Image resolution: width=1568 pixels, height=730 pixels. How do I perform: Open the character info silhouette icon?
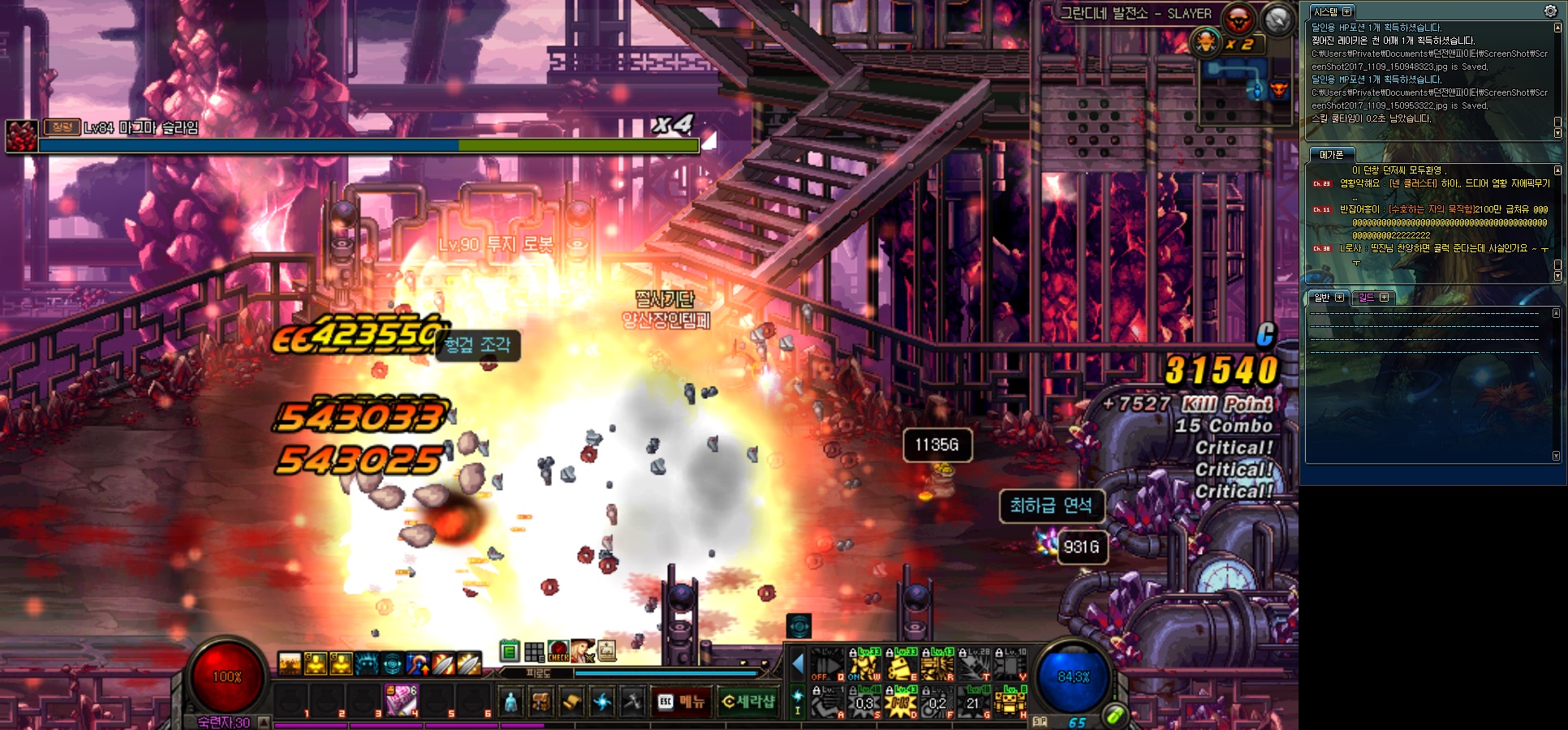[510, 702]
